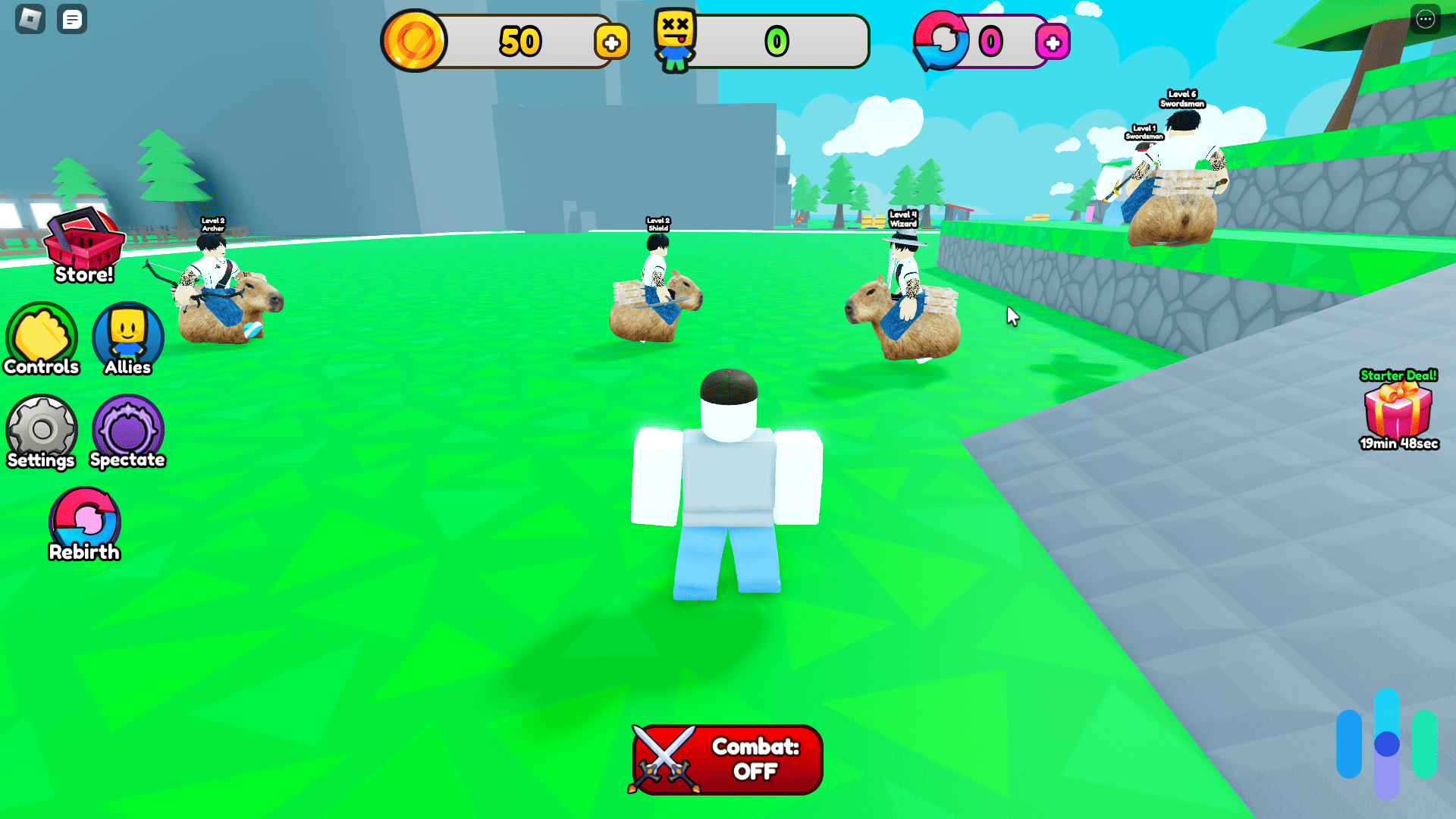The image size is (1456, 819).
Task: Click the knocked-out skull counter icon
Action: pos(676,40)
